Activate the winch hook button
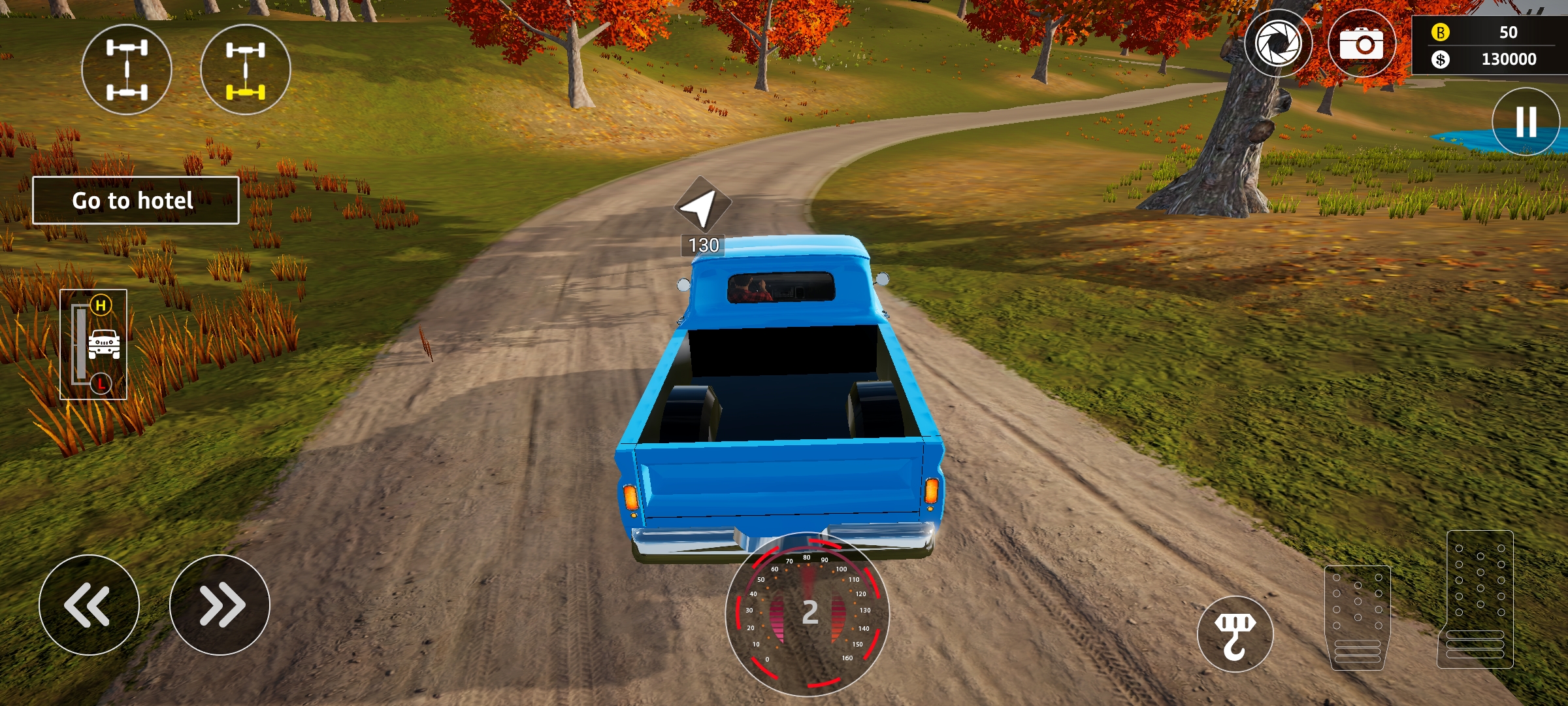The height and width of the screenshot is (706, 1568). tap(1235, 634)
